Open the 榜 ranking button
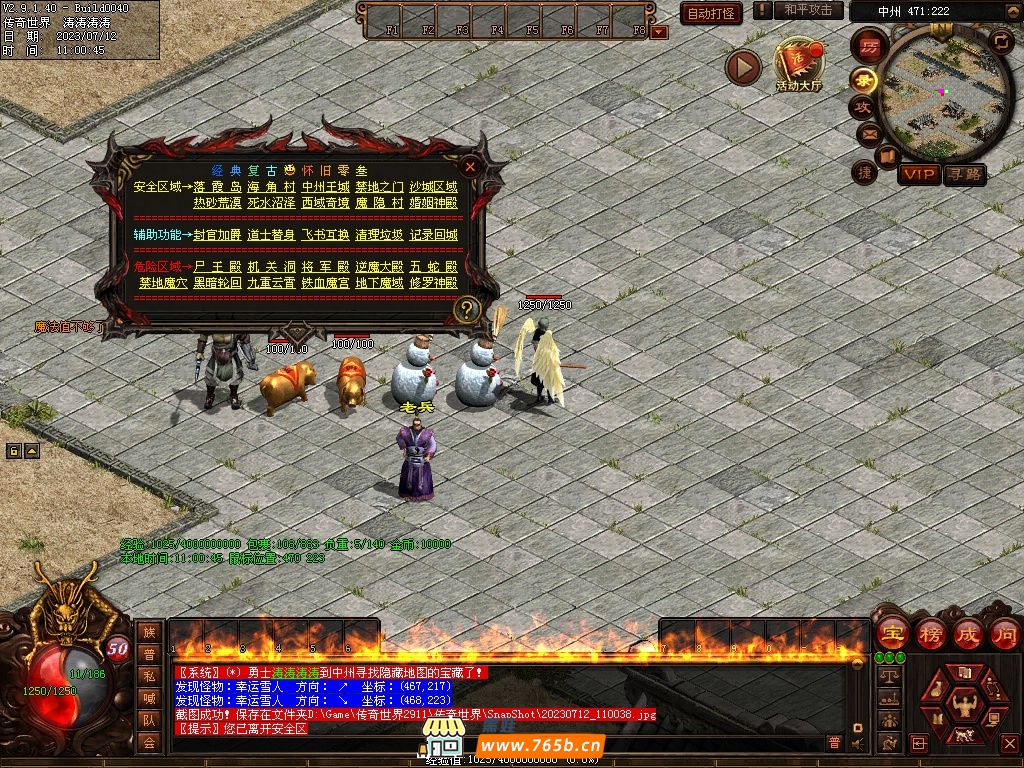 [x=930, y=634]
